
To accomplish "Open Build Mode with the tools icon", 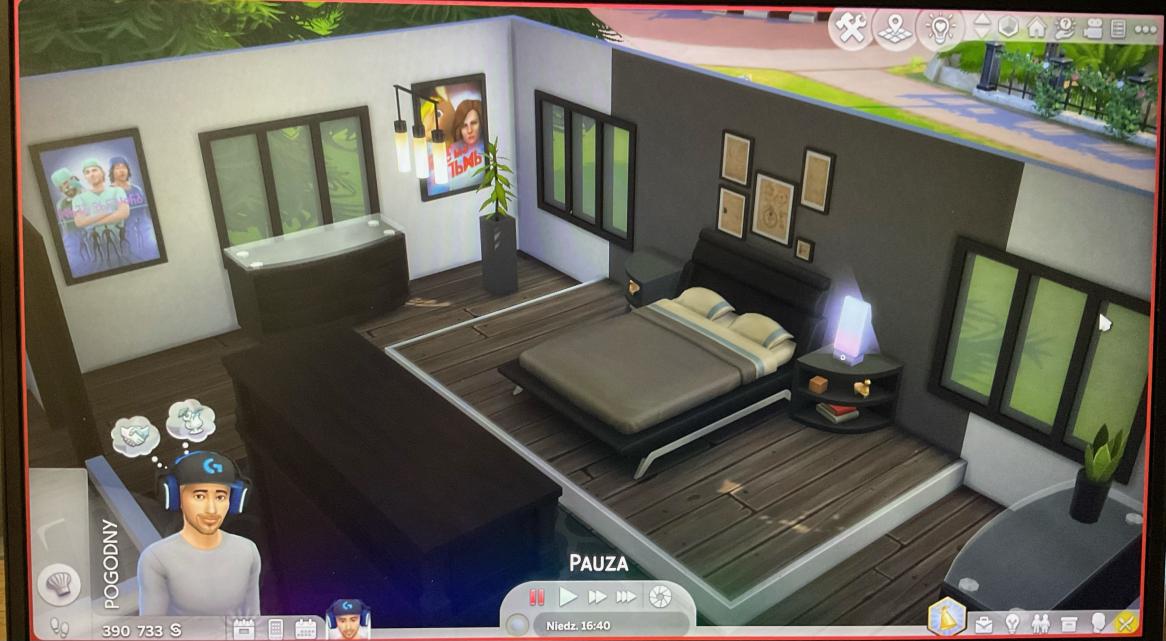I will [x=851, y=29].
